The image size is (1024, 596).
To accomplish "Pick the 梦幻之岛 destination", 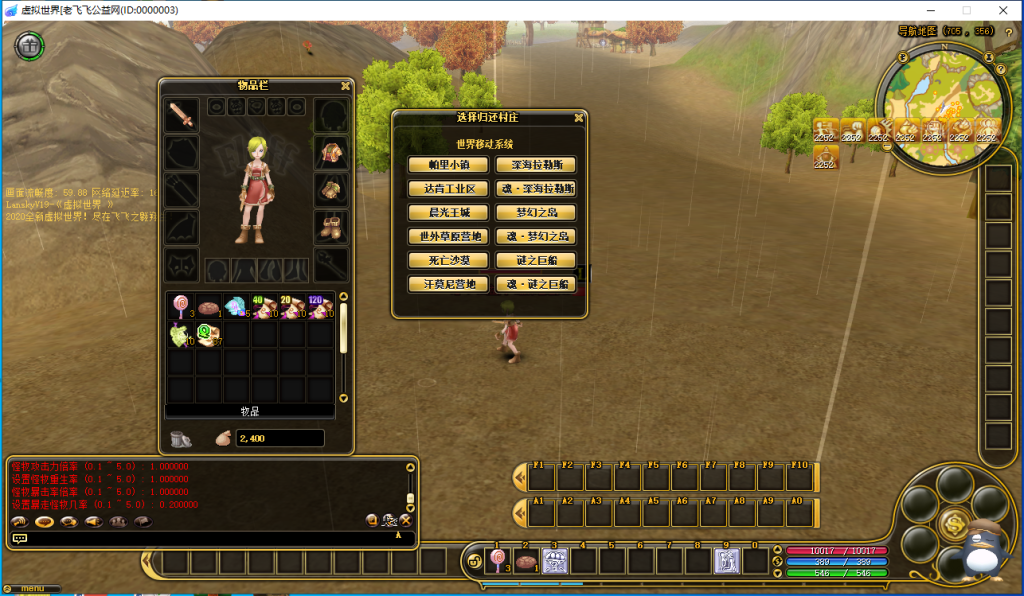I will pos(535,213).
